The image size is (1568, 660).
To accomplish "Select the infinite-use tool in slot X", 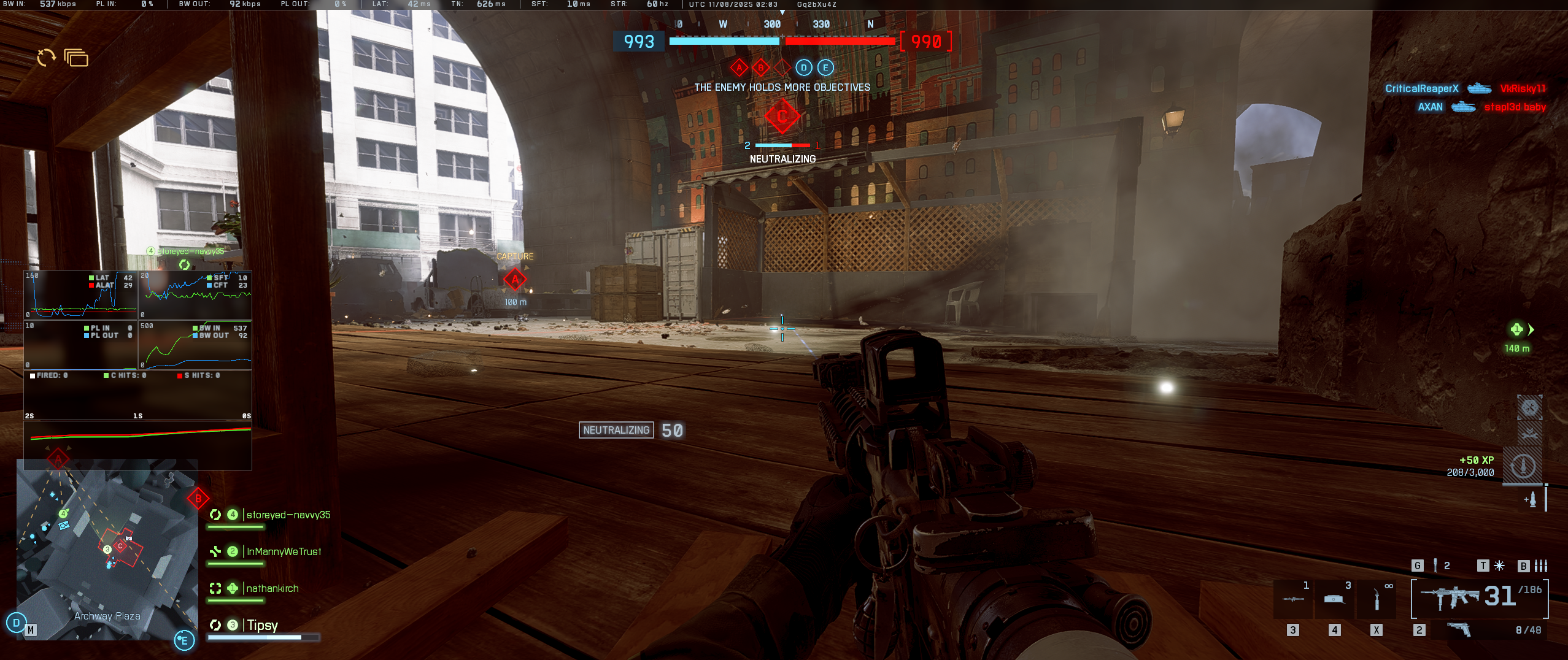I will point(1377,599).
